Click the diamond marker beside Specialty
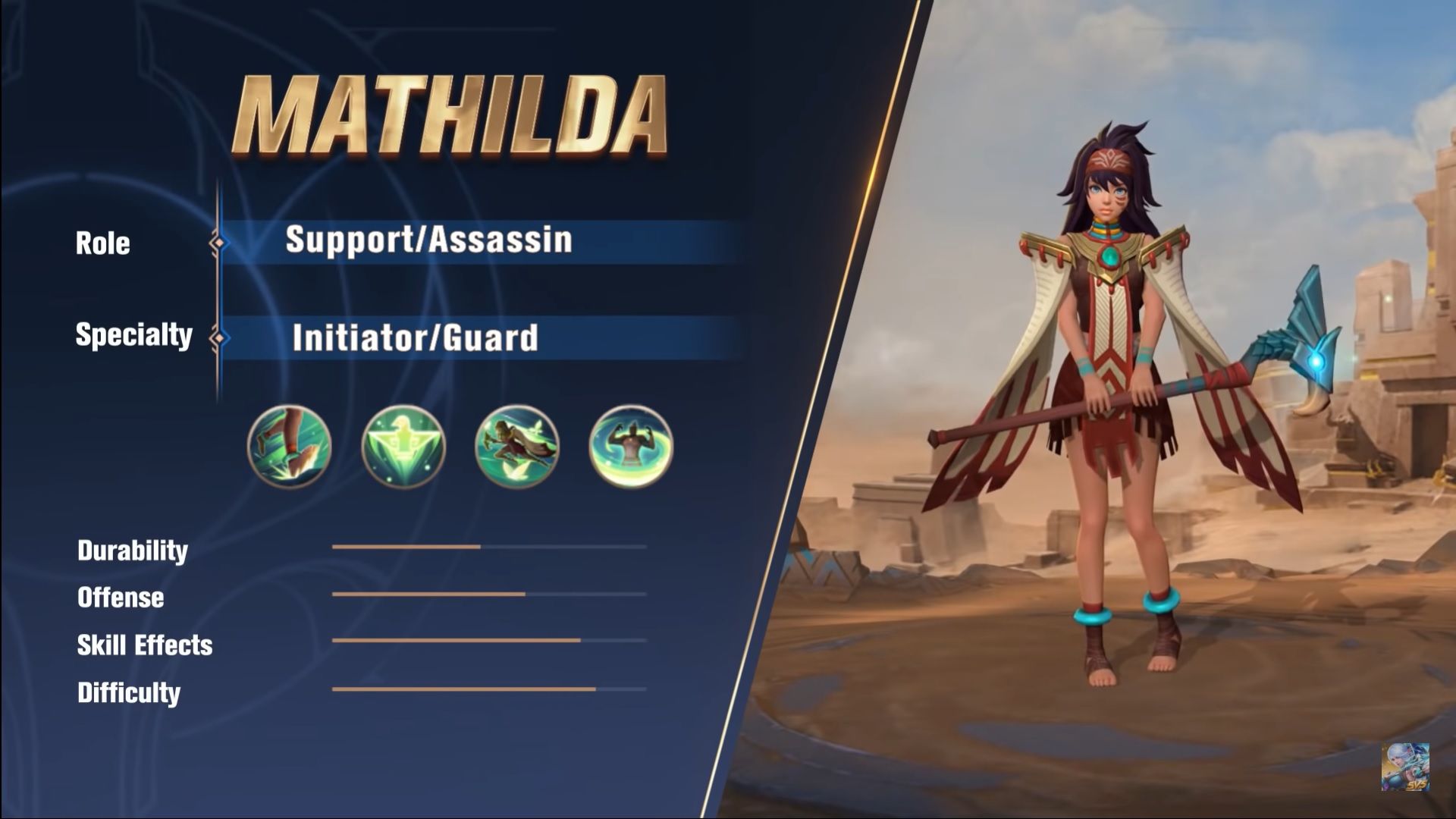 pyautogui.click(x=220, y=337)
